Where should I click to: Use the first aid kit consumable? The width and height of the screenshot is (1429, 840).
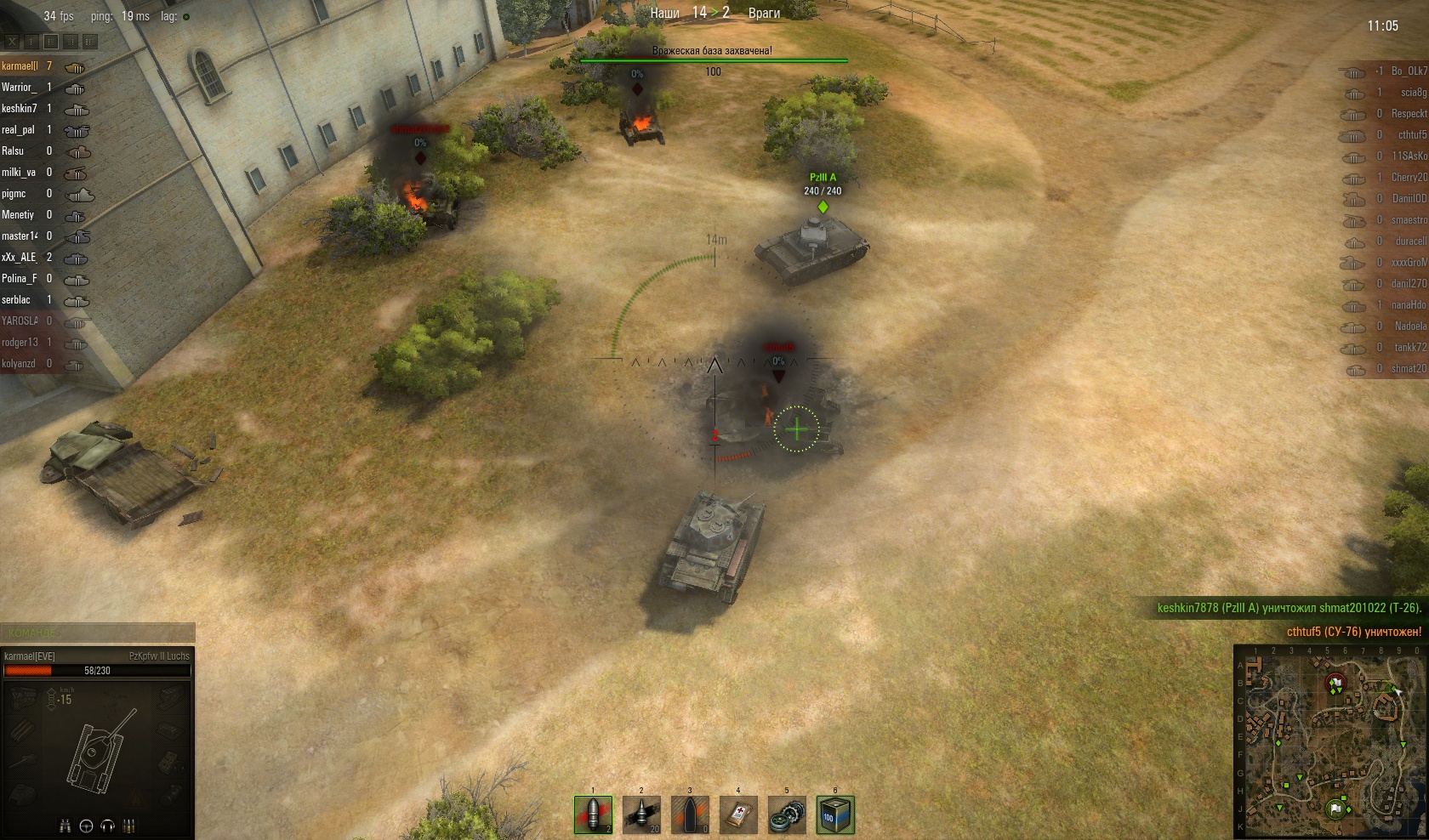[x=738, y=814]
